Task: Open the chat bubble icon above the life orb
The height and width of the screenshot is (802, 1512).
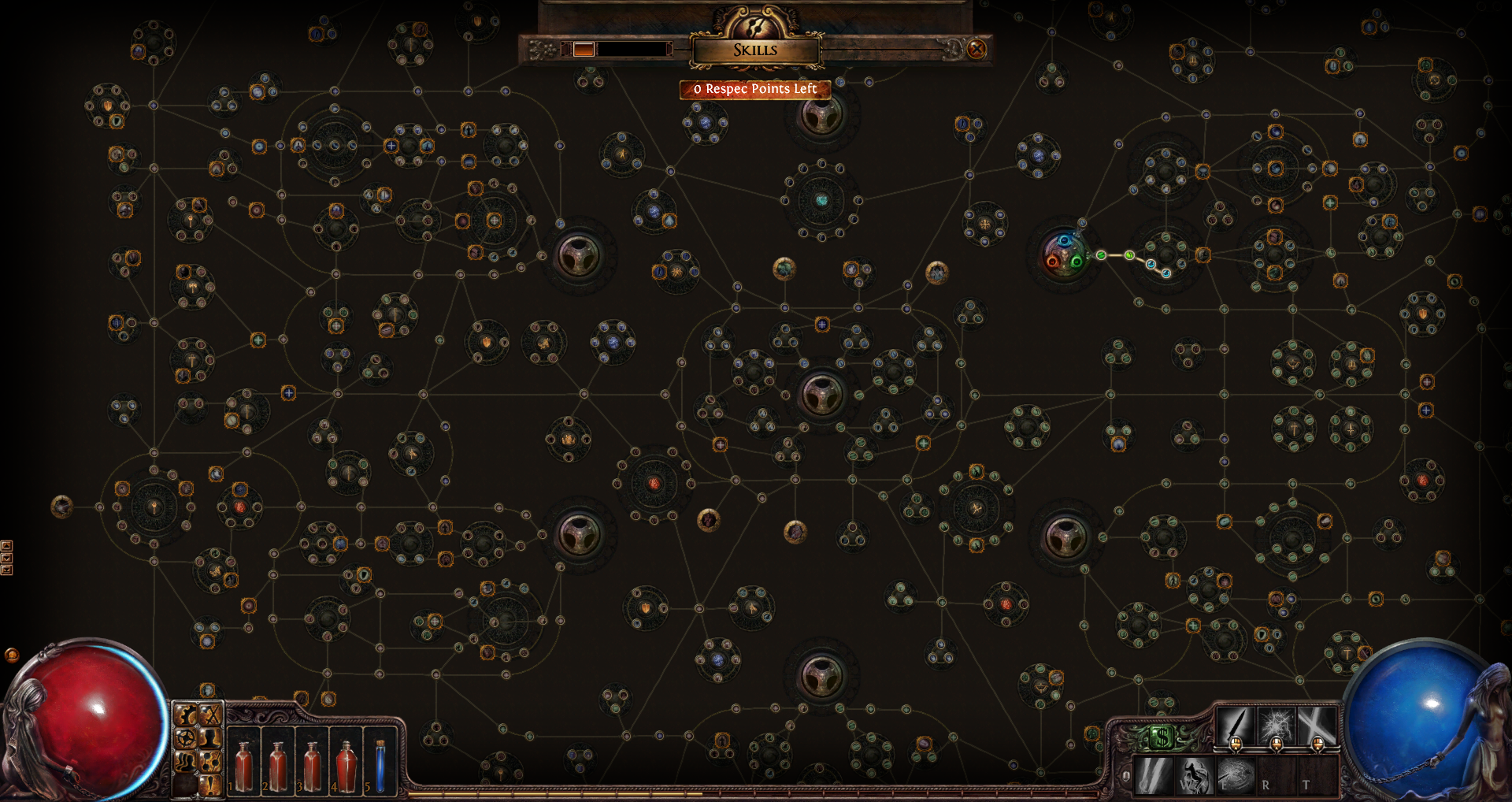Action: pyautogui.click(x=12, y=655)
